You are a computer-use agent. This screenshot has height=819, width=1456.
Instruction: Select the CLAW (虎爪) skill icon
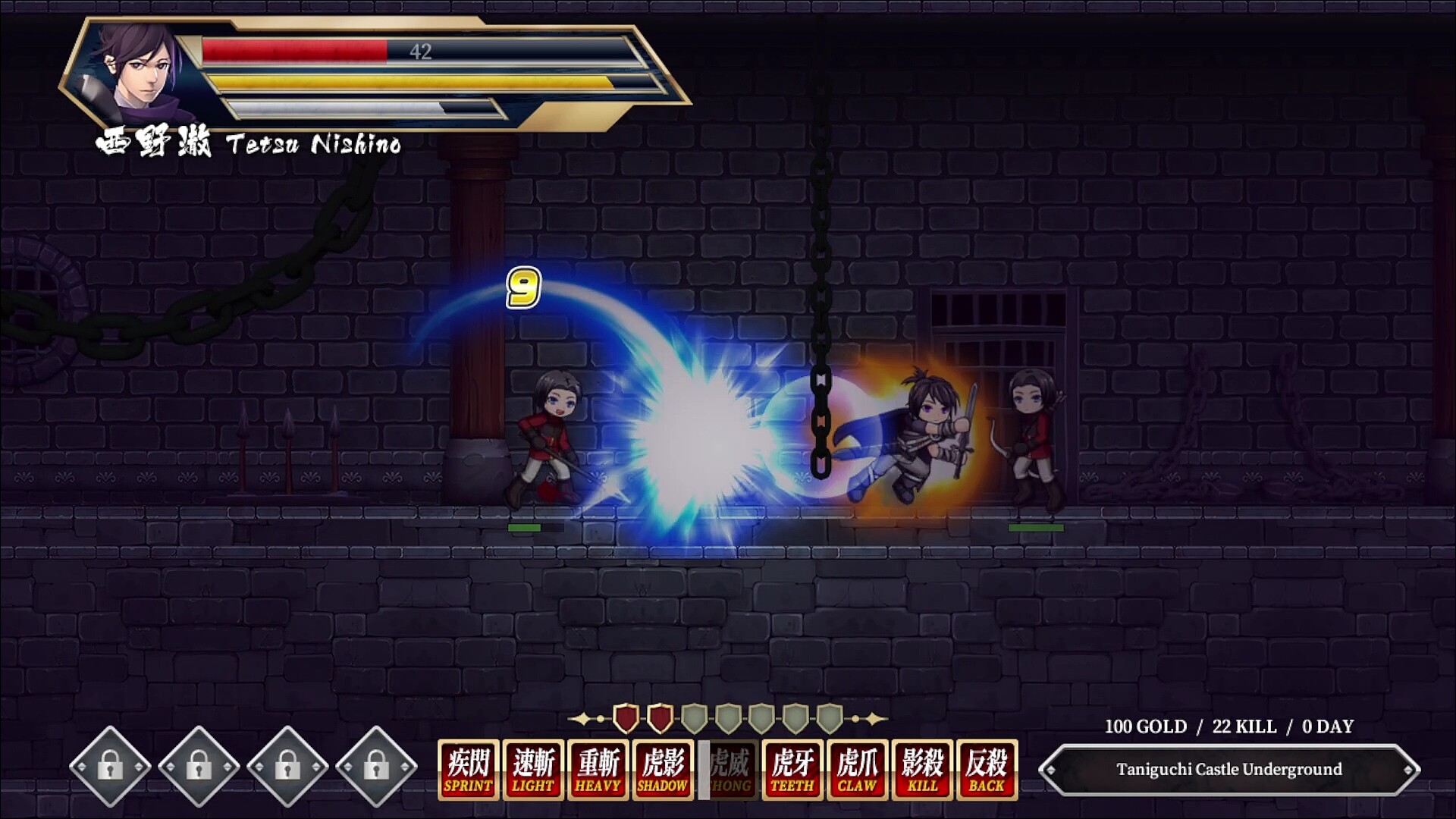pyautogui.click(x=858, y=768)
